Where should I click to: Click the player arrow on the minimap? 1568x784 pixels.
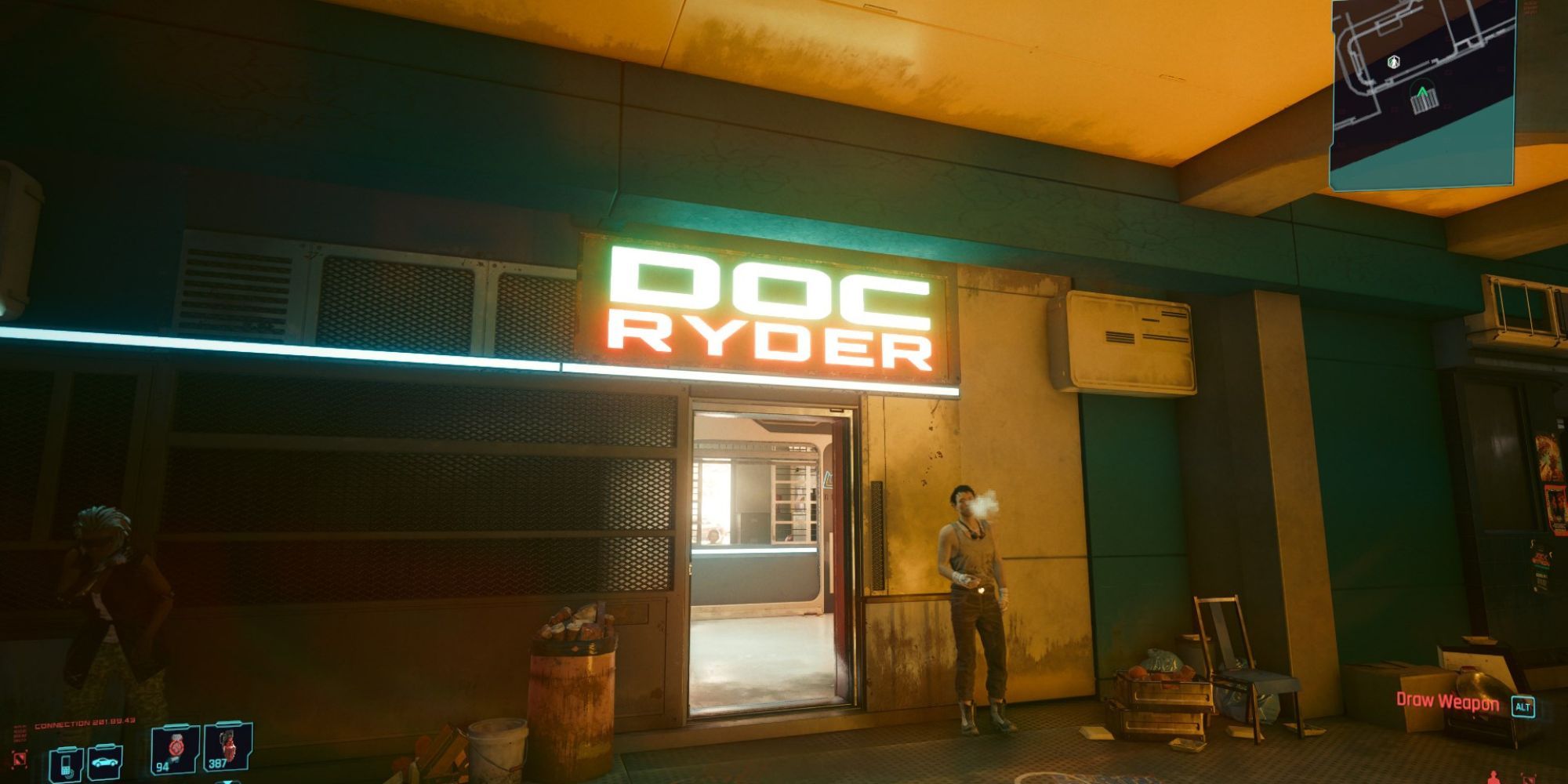1423,91
